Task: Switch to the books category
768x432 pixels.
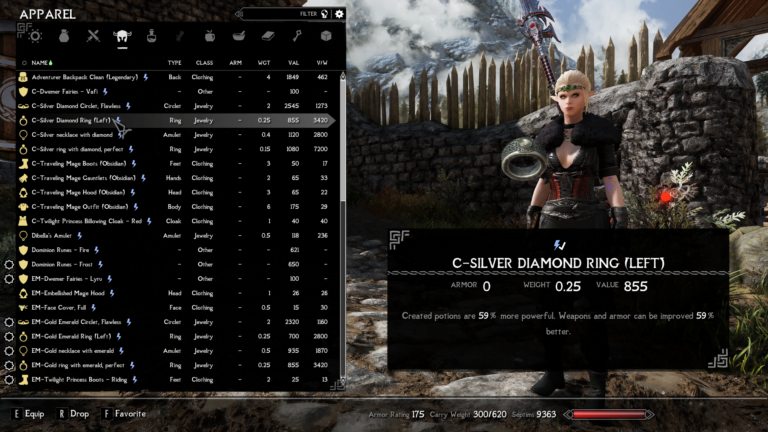Action: pyautogui.click(x=267, y=36)
